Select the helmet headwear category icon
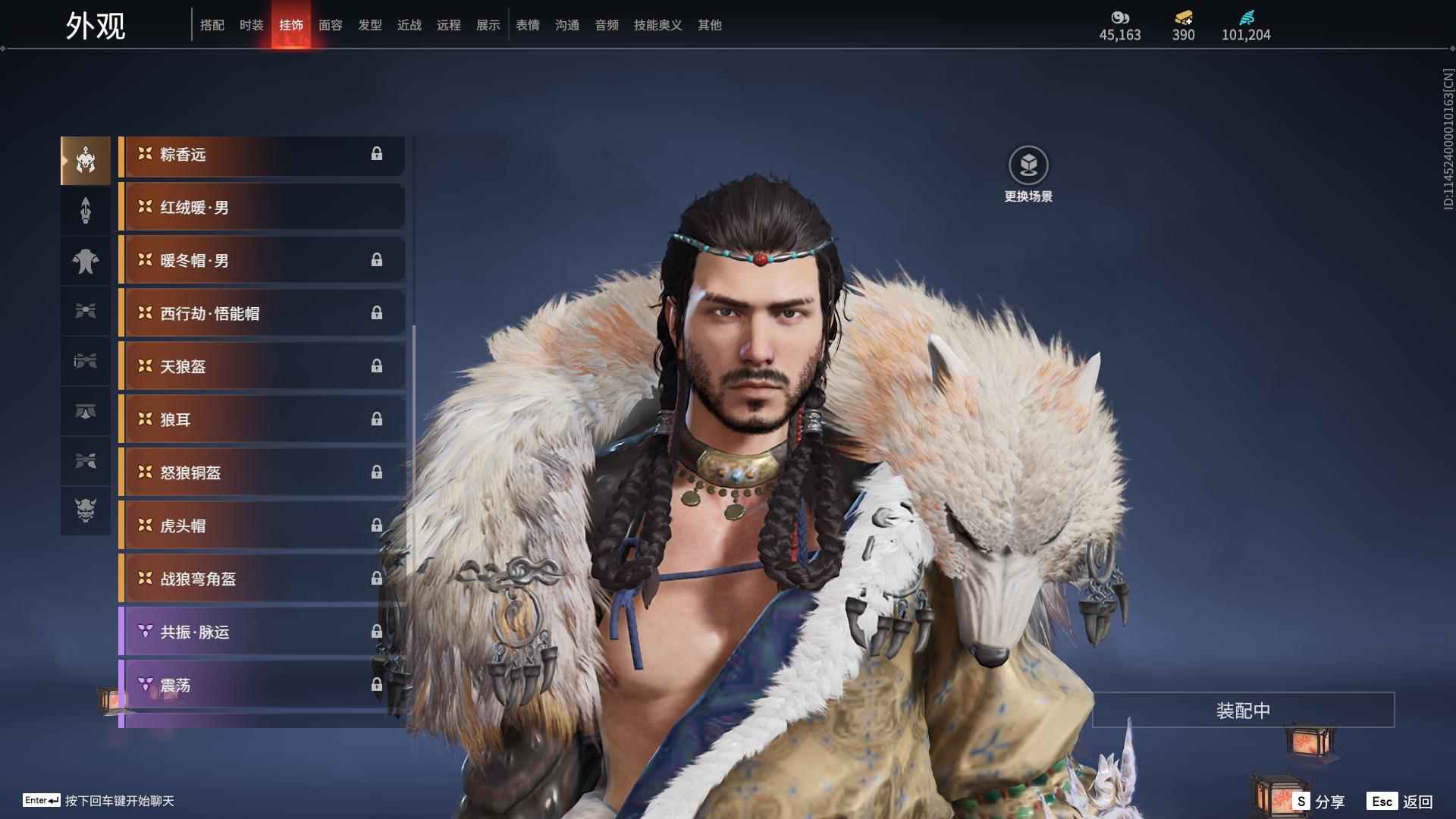Image resolution: width=1456 pixels, height=819 pixels. (86, 161)
